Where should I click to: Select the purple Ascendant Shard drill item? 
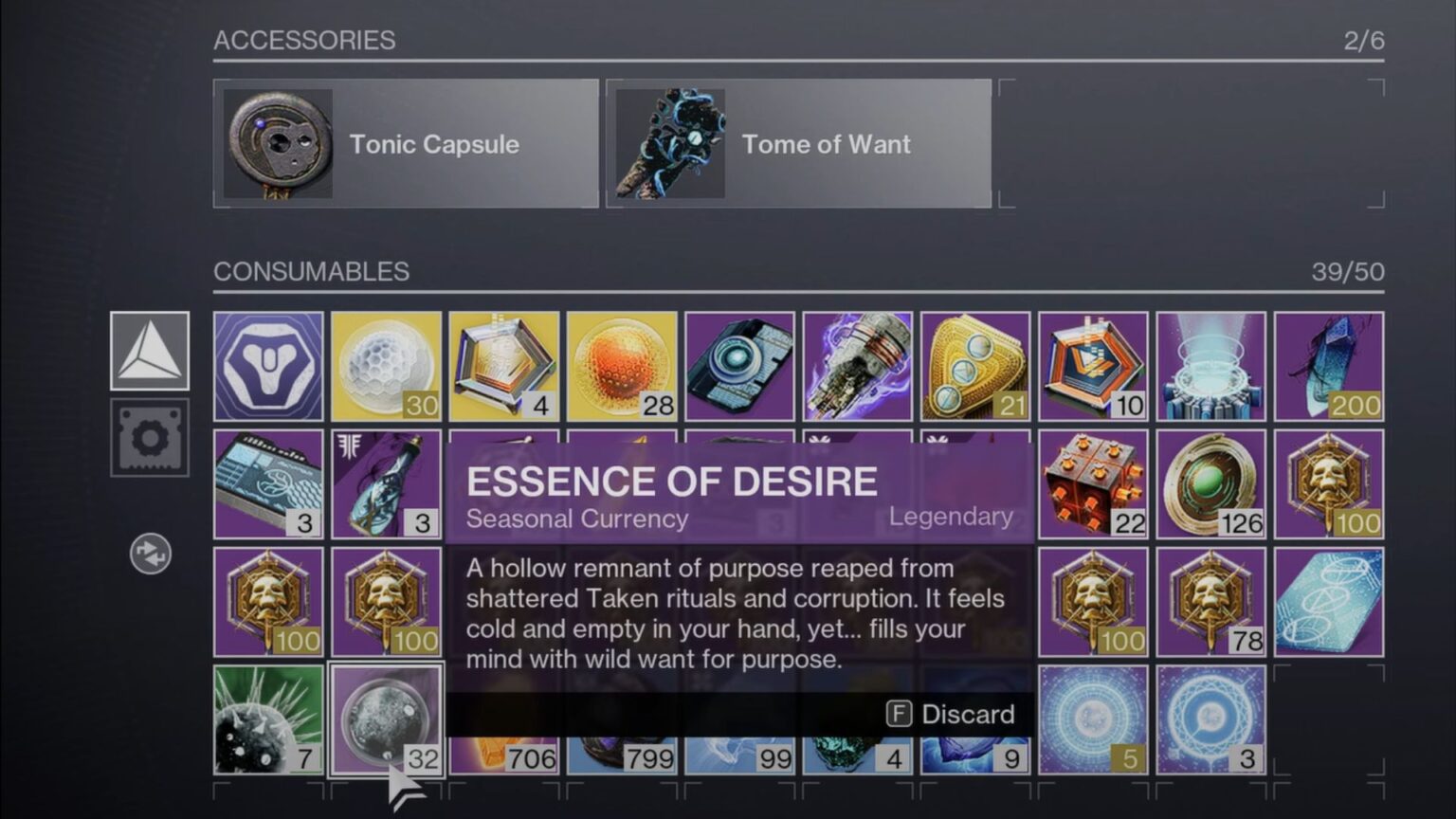857,365
